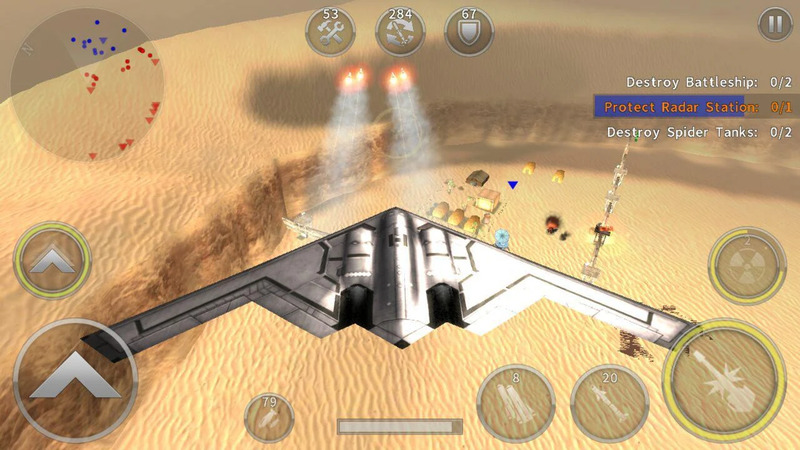Fire the main cannon button

pos(724,381)
